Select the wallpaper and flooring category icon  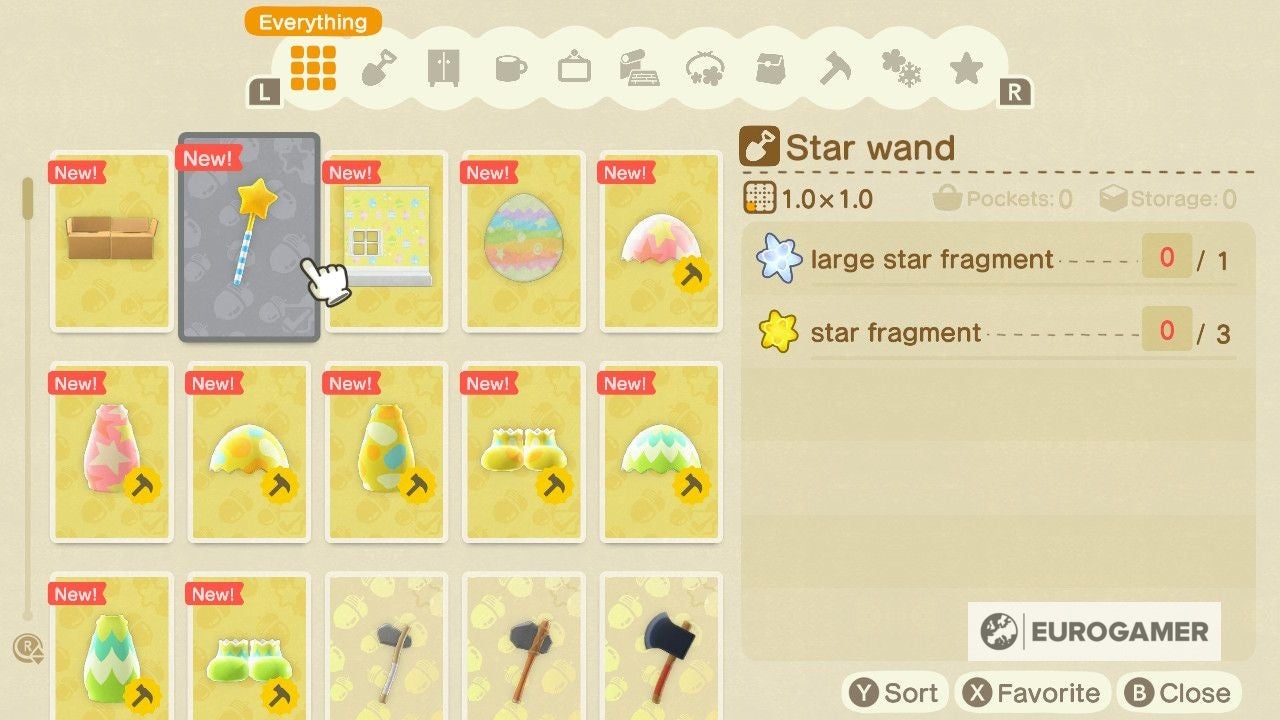point(639,69)
